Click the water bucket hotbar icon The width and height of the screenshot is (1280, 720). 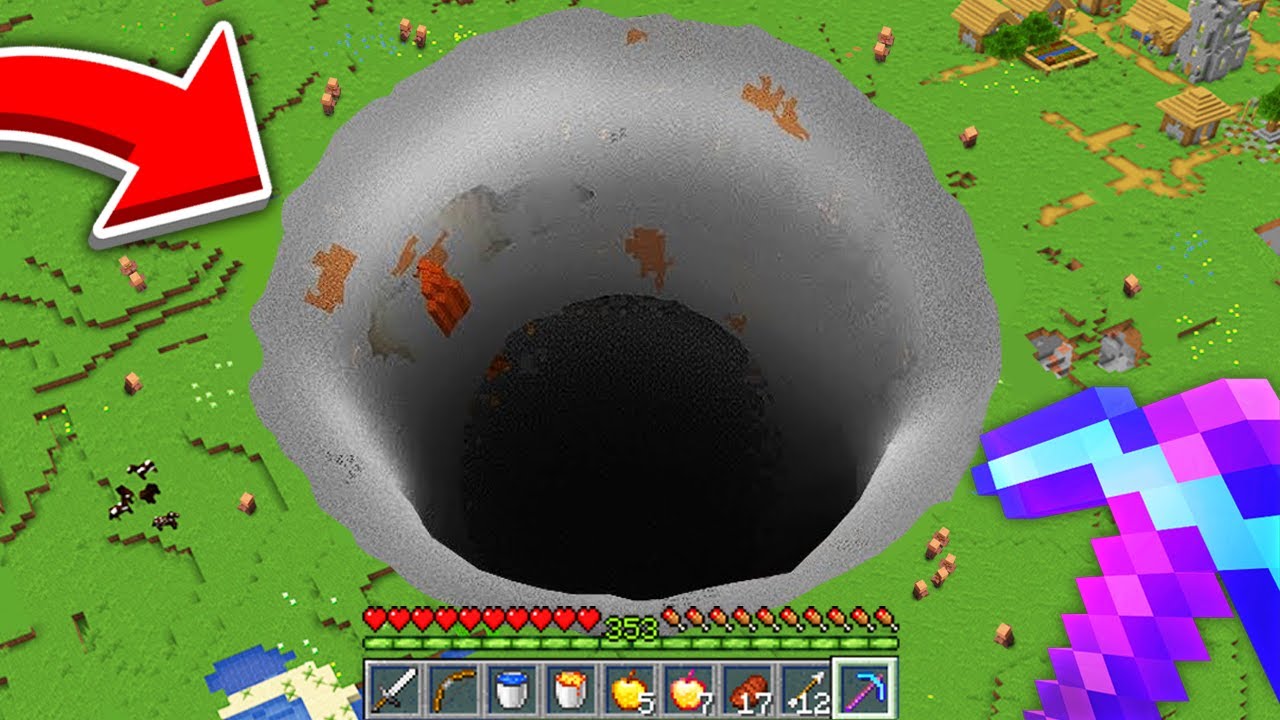click(x=511, y=688)
